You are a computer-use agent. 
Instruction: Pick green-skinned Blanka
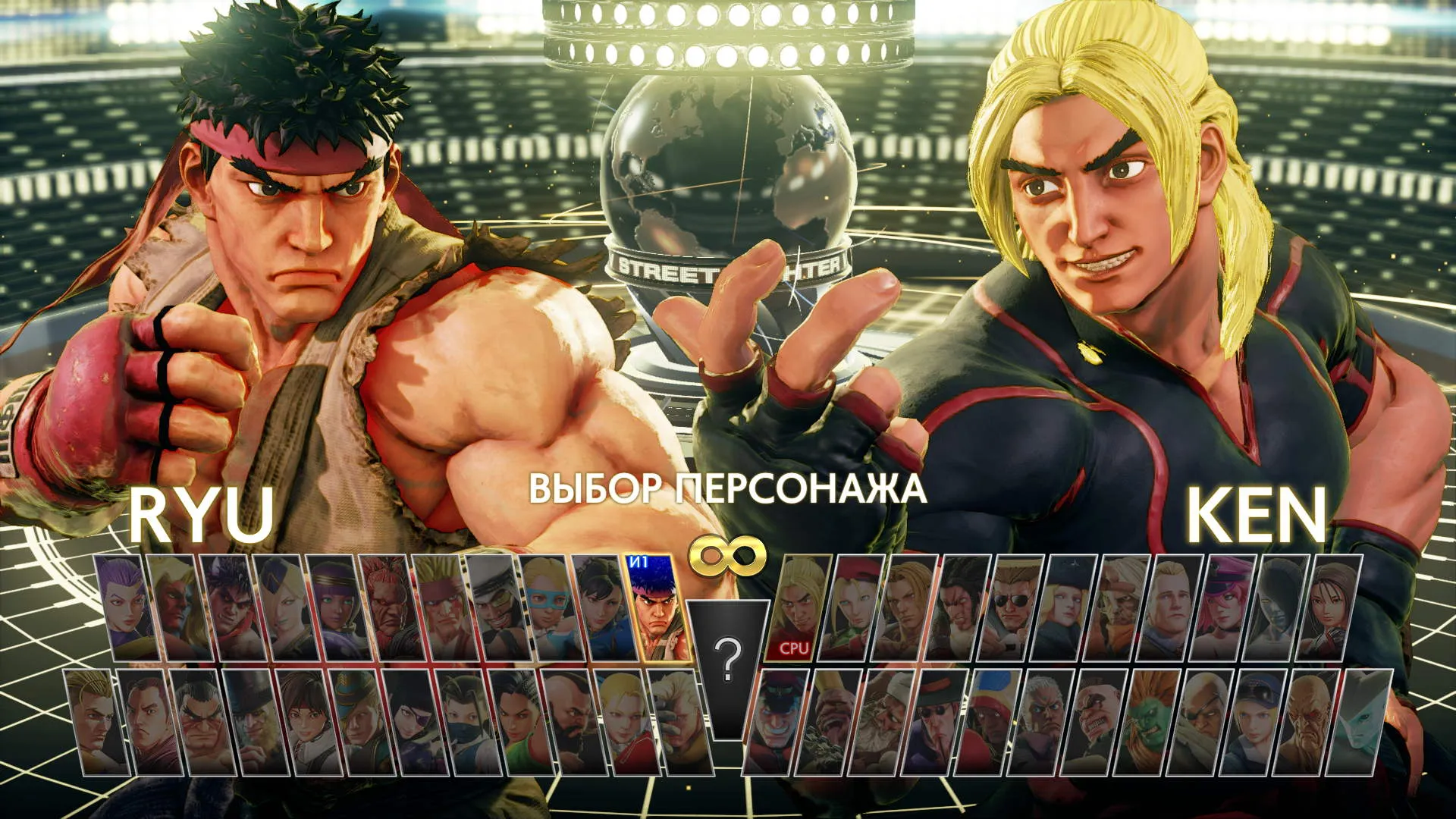click(x=1152, y=722)
